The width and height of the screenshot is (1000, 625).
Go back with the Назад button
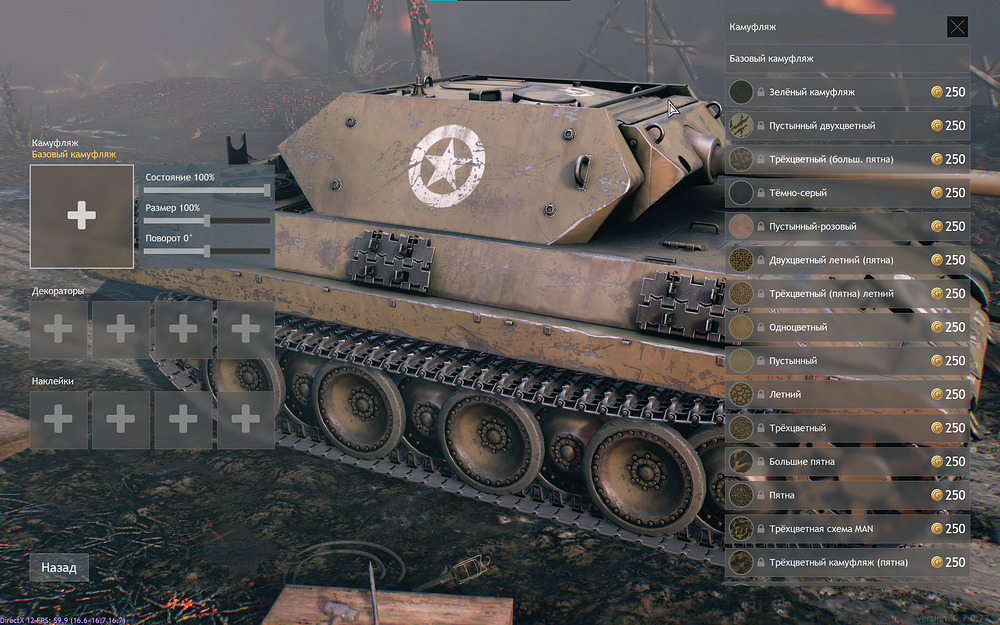[59, 567]
